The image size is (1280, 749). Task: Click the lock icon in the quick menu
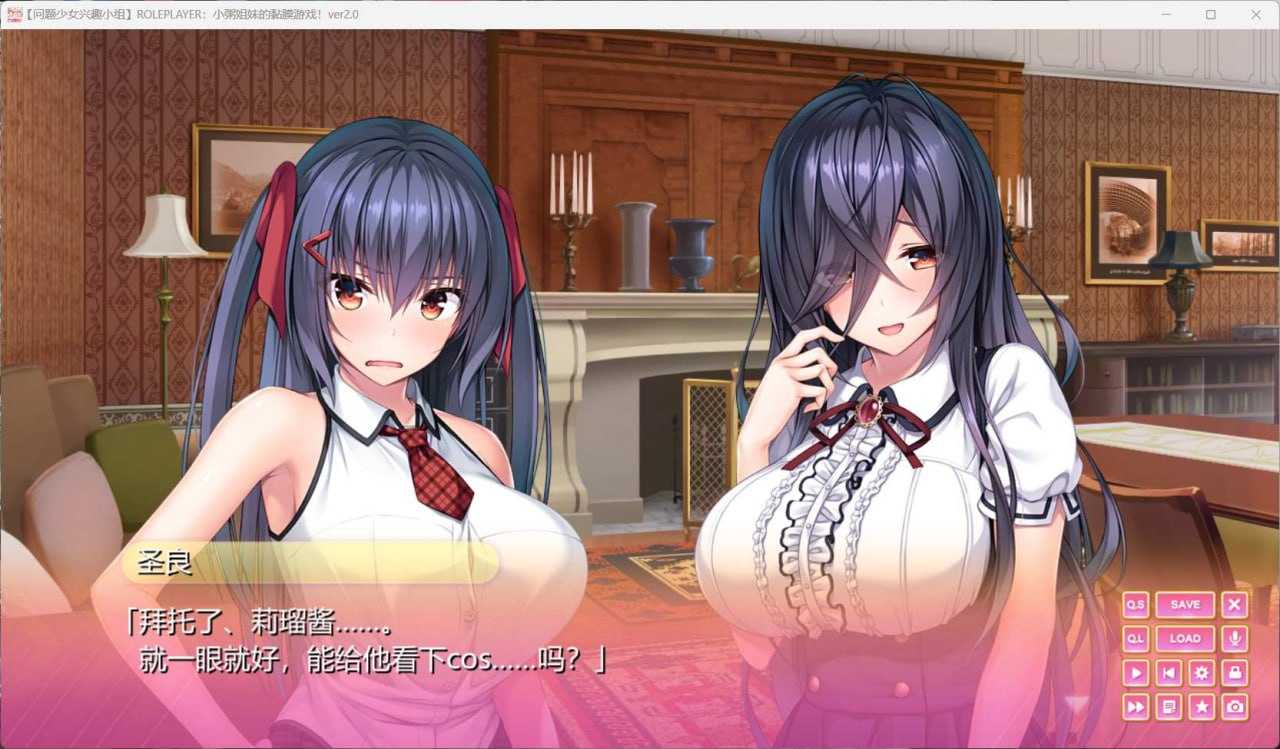(1234, 672)
